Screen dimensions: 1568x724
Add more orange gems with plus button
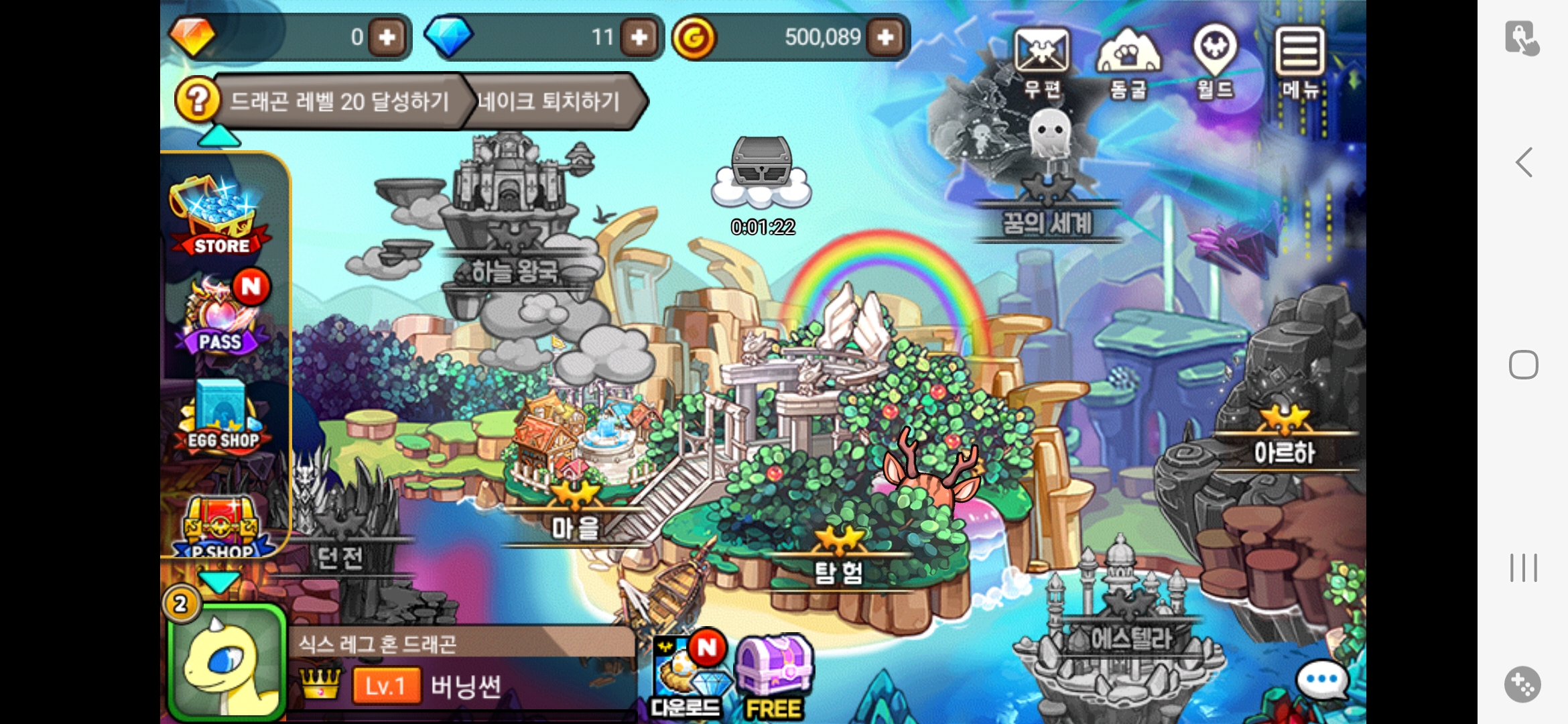click(387, 37)
